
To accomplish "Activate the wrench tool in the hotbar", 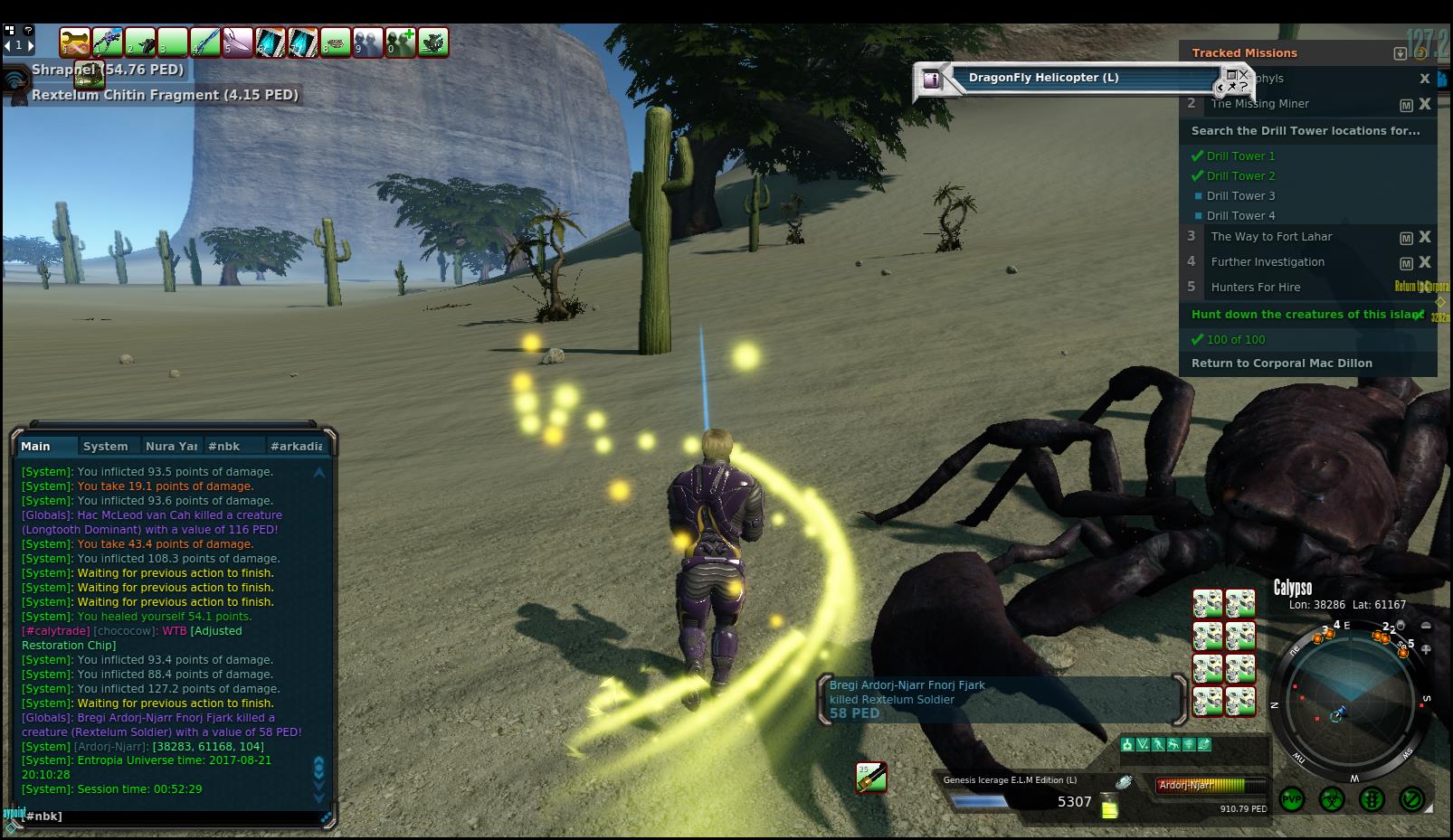I will (x=75, y=42).
